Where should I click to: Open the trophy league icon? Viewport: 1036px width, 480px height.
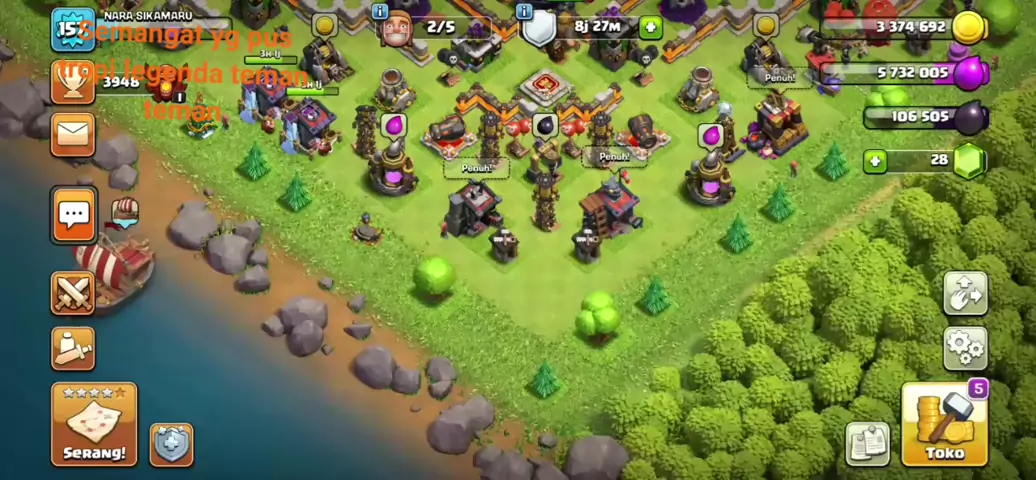point(73,82)
